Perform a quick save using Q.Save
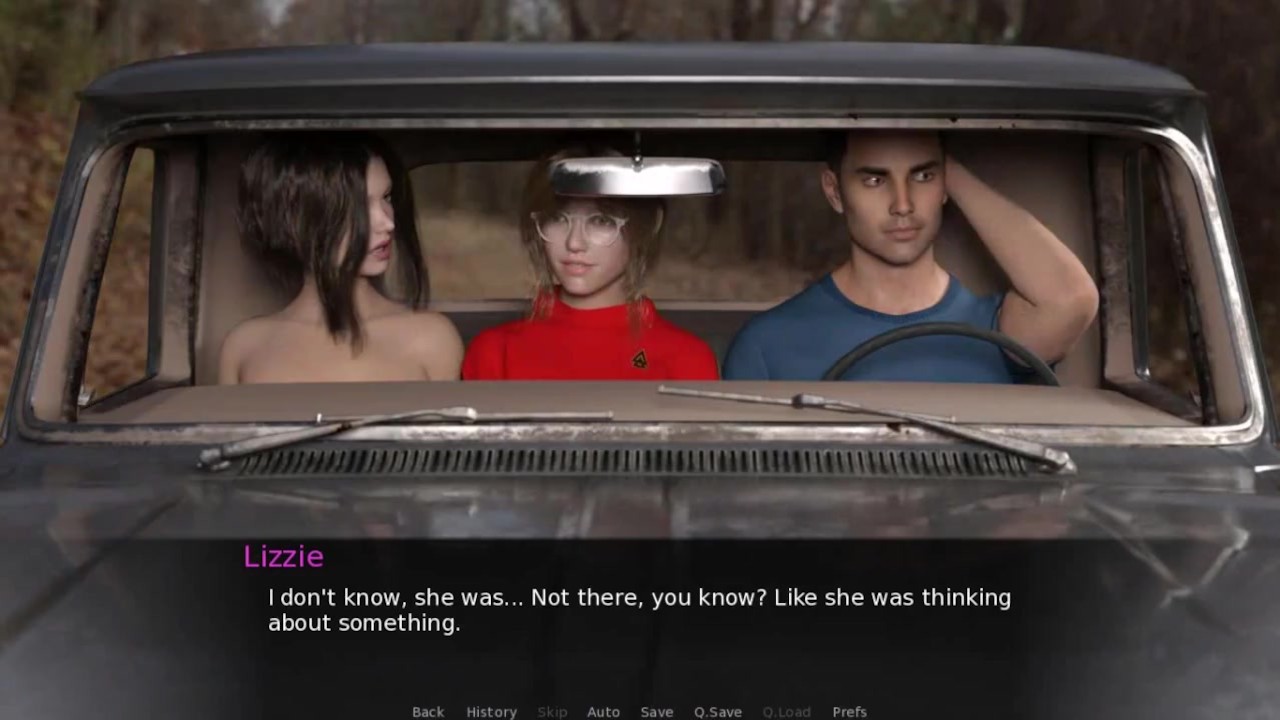The height and width of the screenshot is (720, 1280). tap(719, 711)
